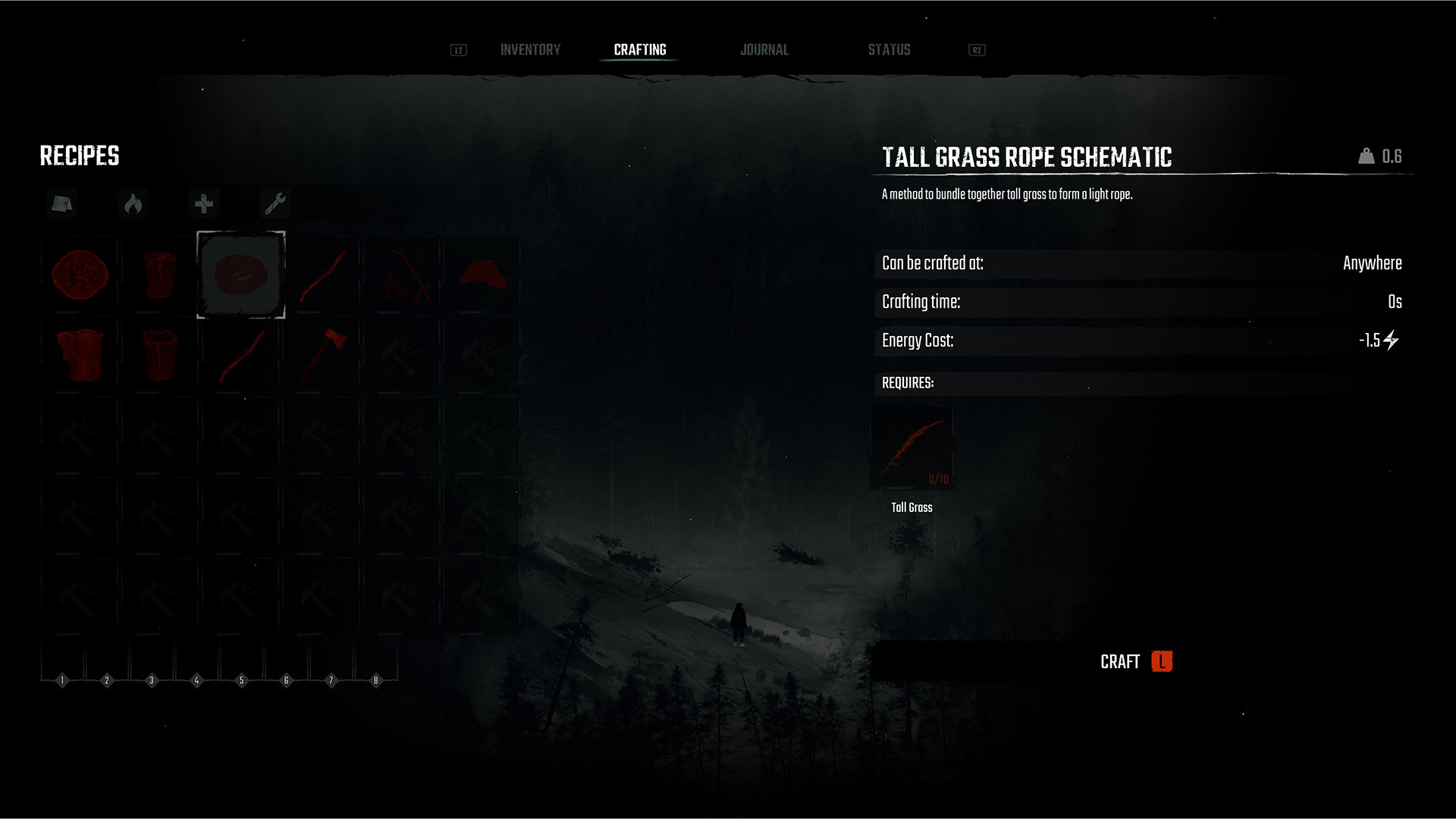Viewport: 1456px width, 819px height.
Task: Click the energy lightning icon beside -1.5
Action: tap(1390, 340)
